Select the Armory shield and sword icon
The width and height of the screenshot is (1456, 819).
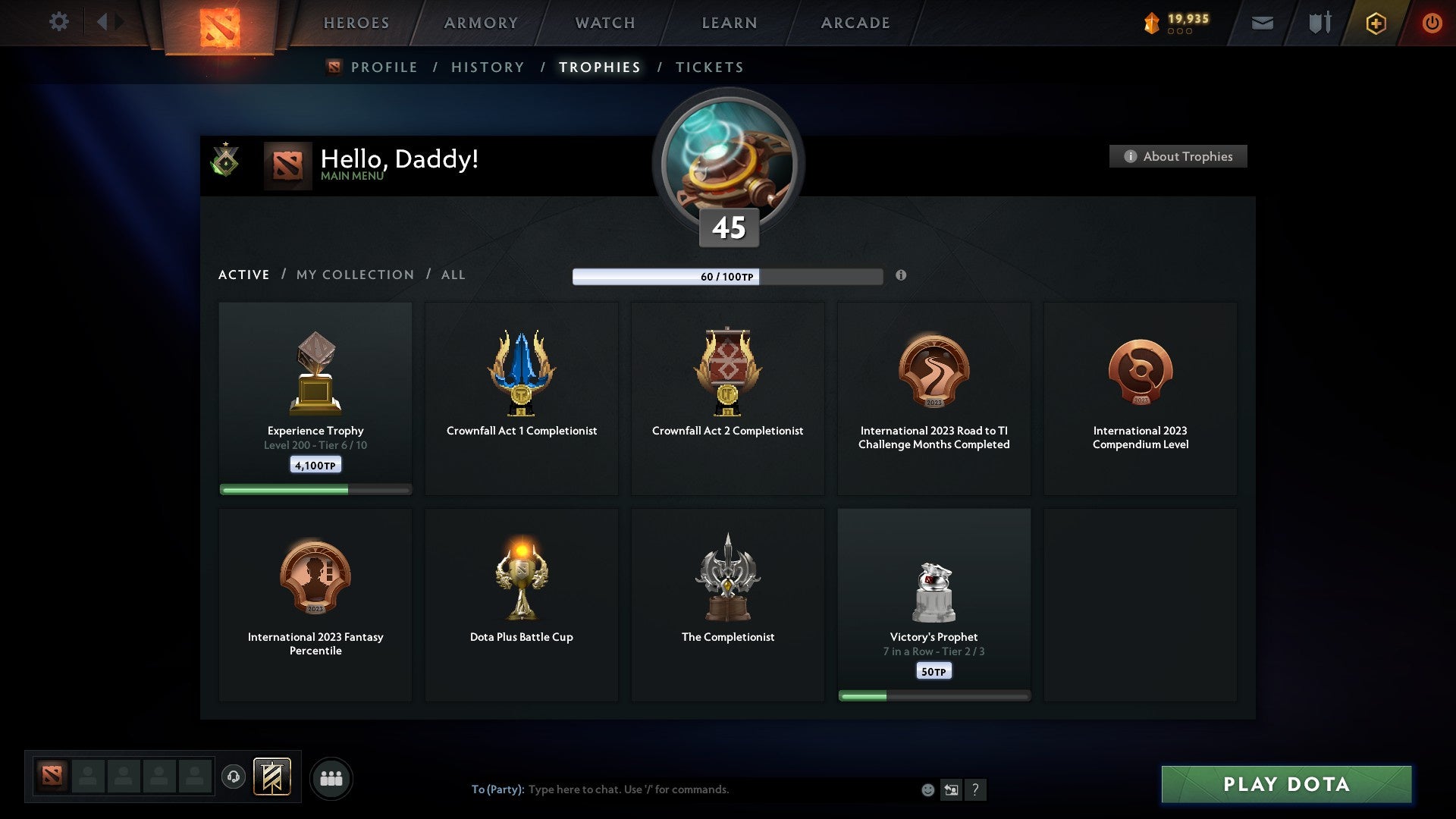point(1319,23)
